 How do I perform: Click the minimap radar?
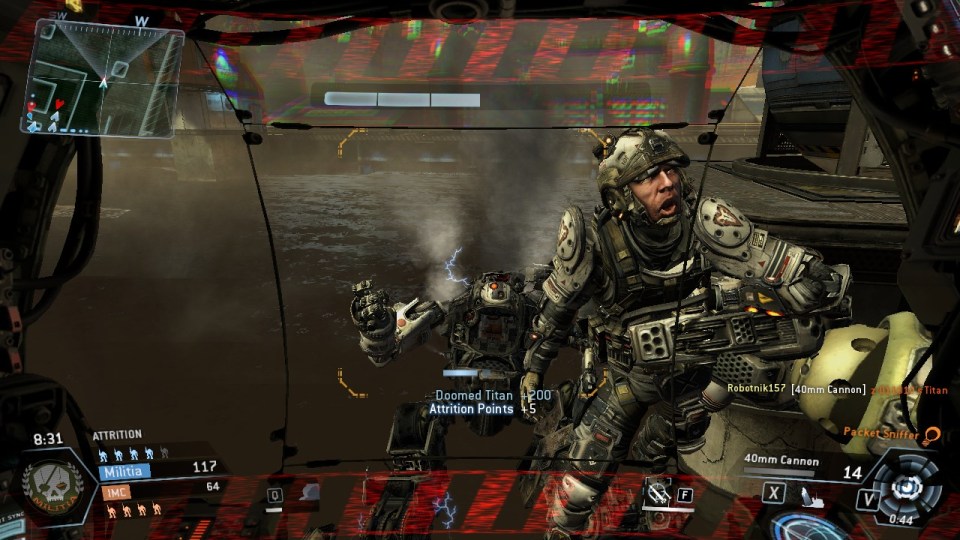[103, 77]
